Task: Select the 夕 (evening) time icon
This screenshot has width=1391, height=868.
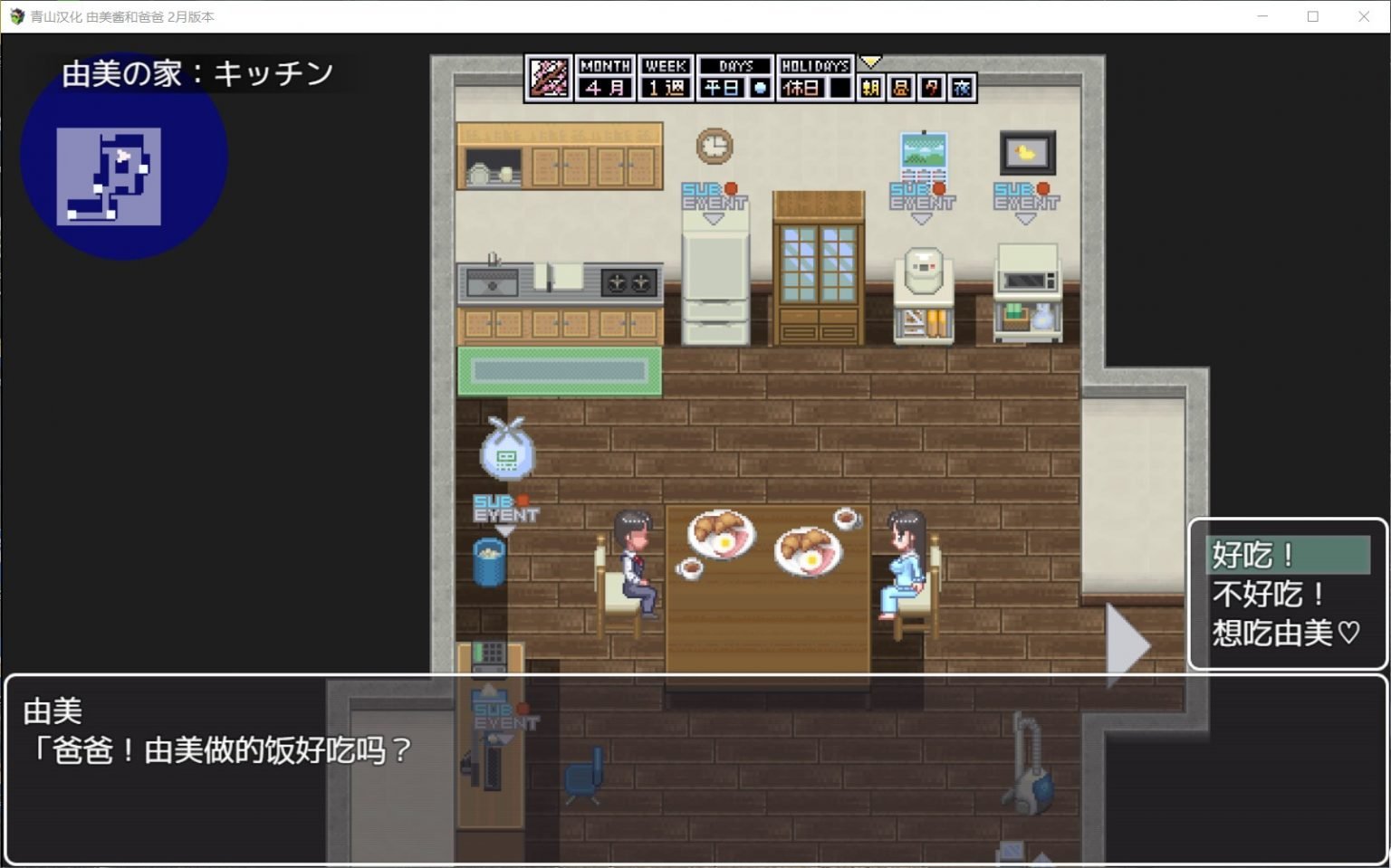Action: point(930,87)
